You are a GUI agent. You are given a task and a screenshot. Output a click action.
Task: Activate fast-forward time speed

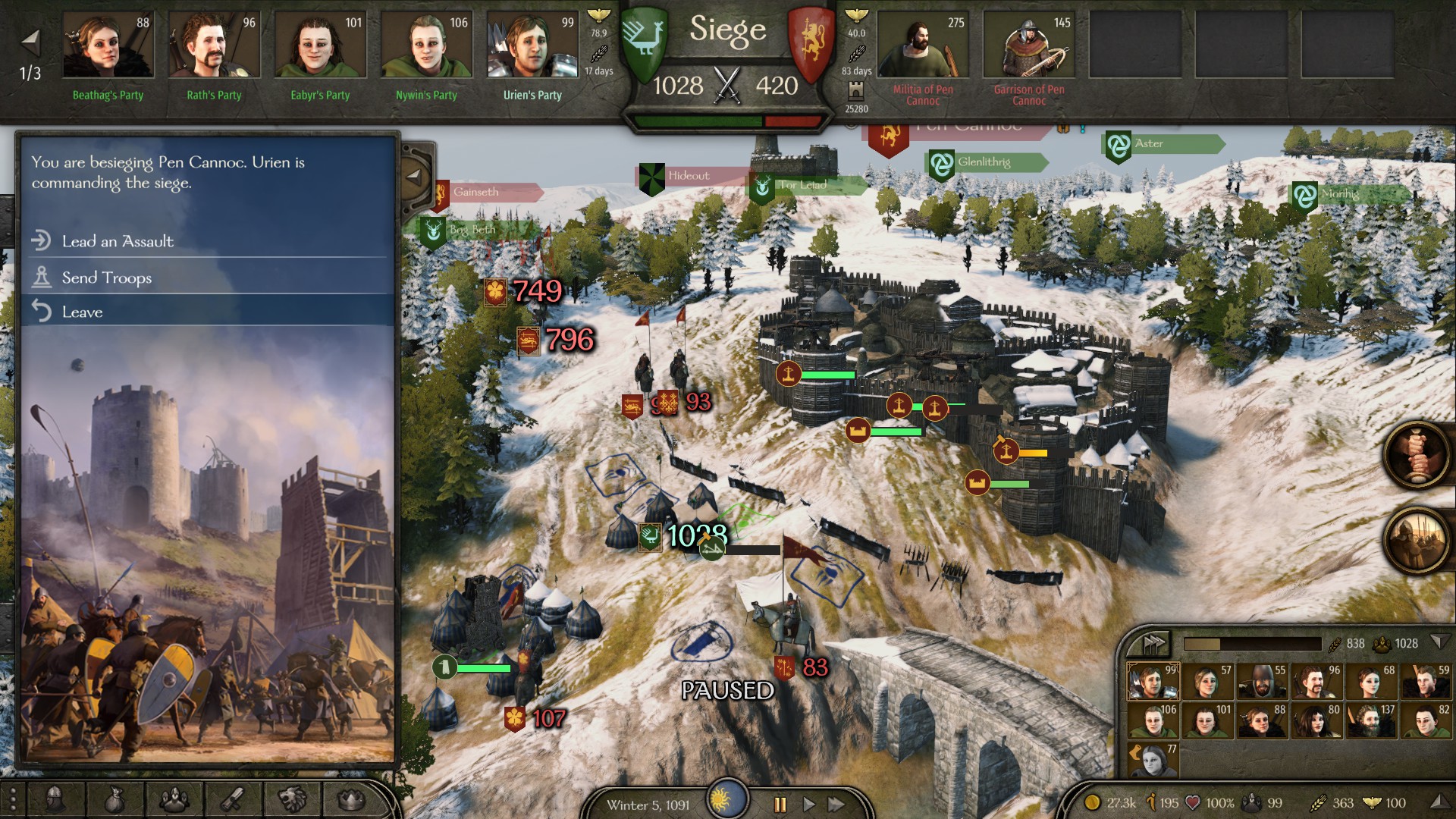(x=836, y=804)
